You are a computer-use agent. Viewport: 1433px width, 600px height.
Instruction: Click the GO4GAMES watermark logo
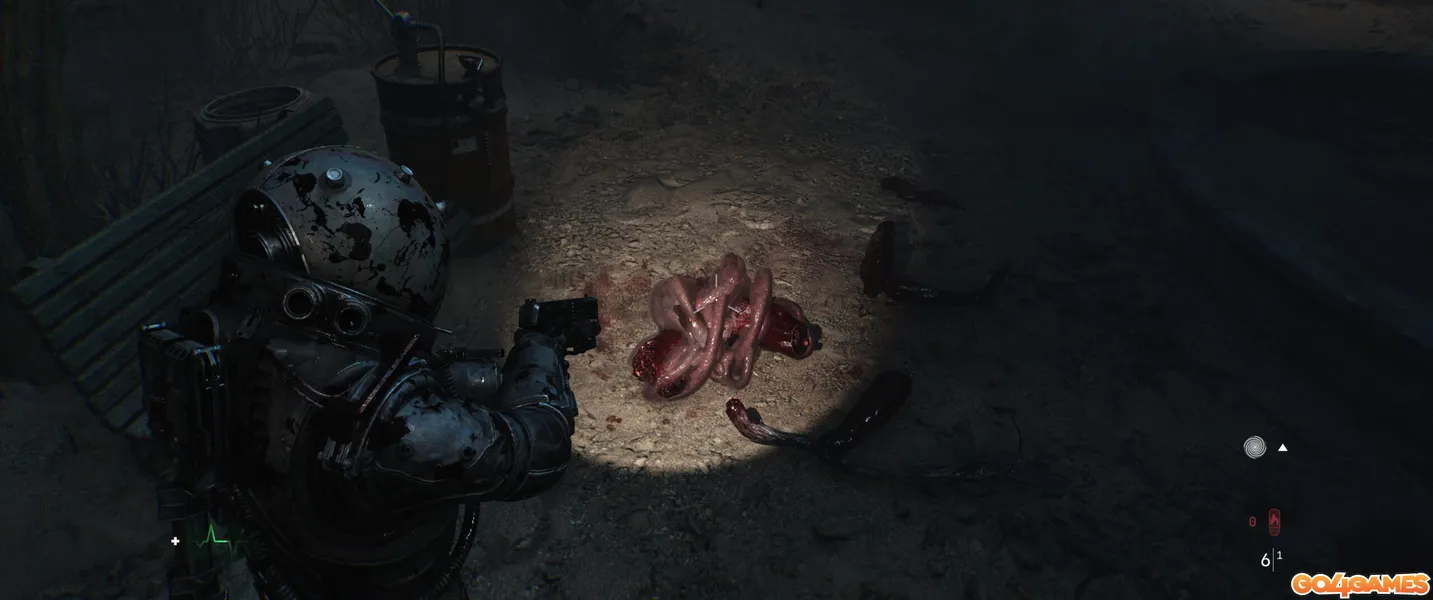(1359, 582)
